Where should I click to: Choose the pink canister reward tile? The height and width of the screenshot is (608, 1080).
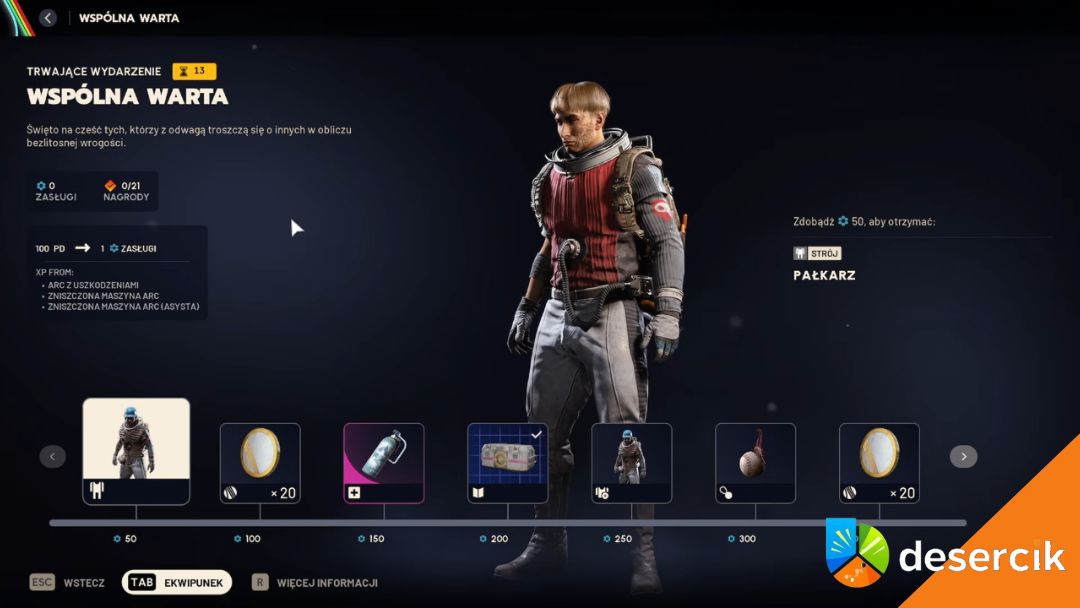point(384,462)
